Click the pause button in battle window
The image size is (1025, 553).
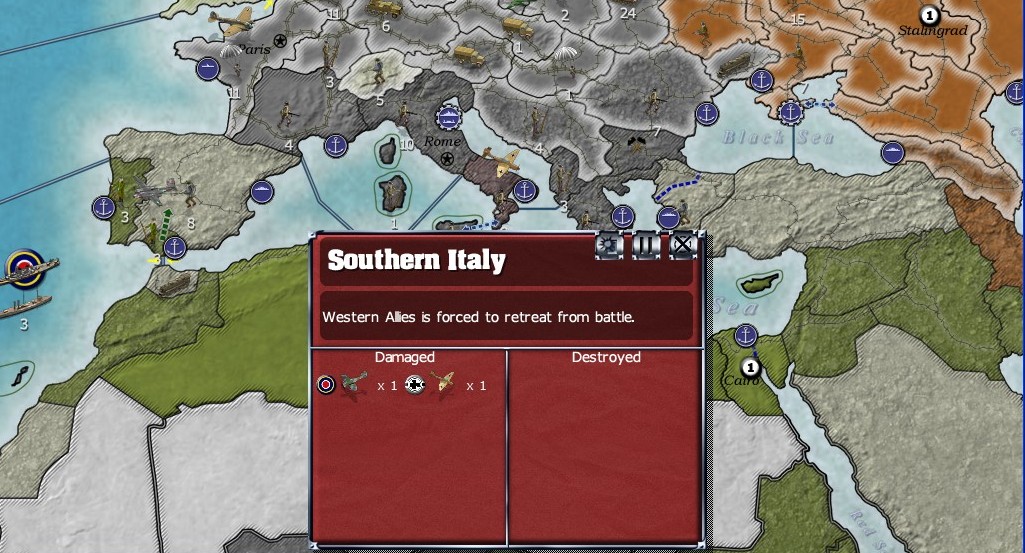646,246
